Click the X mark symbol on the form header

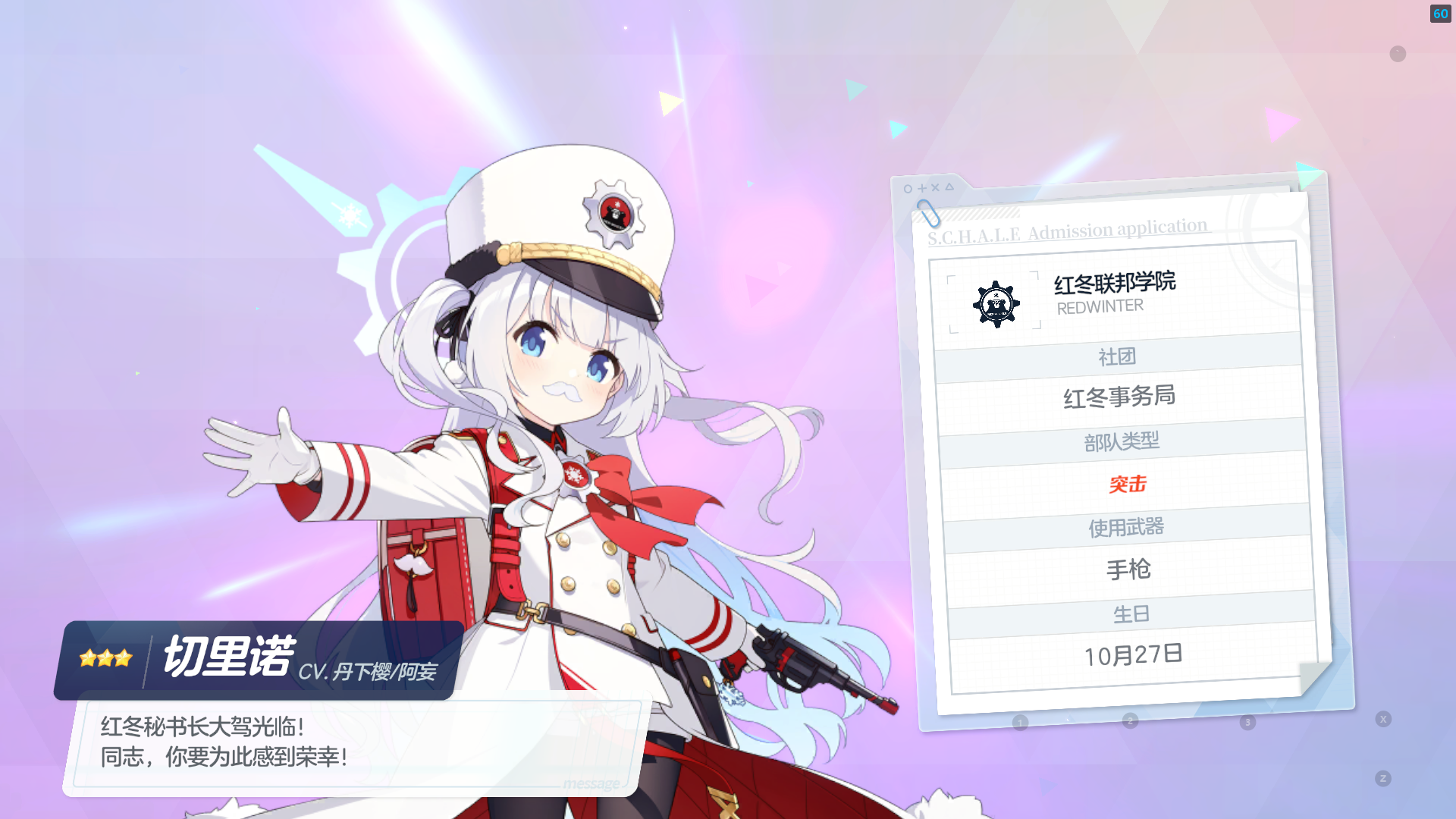[937, 186]
